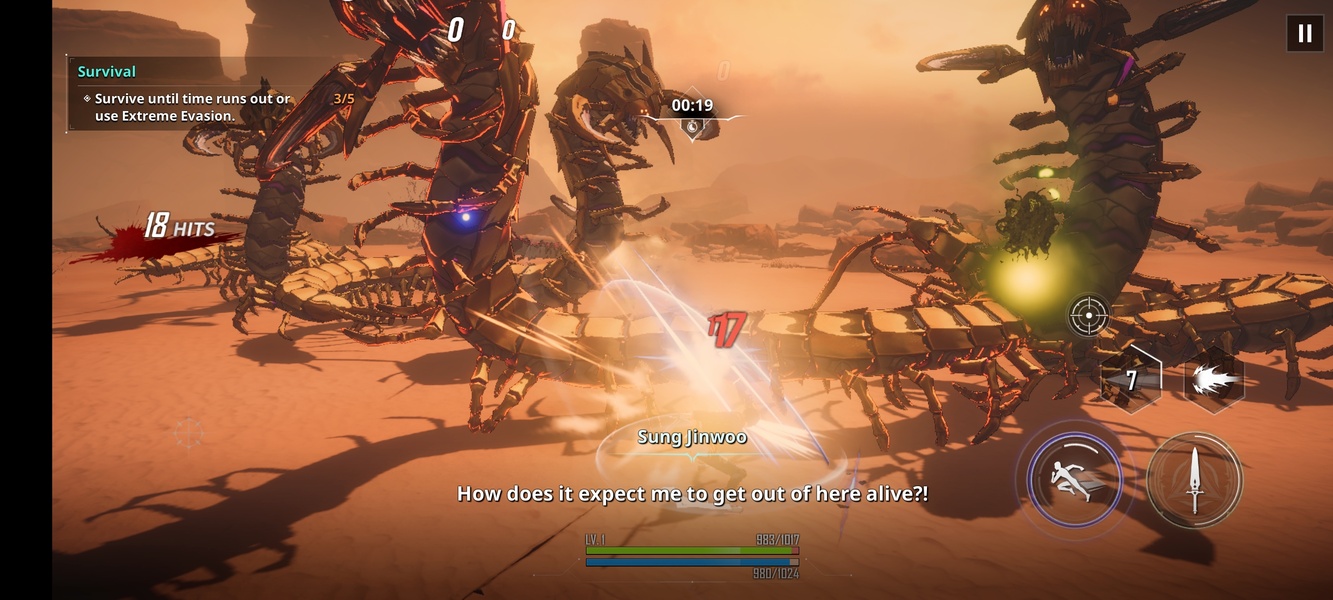
Task: Toggle the crosshair target lock icon
Action: (1088, 315)
